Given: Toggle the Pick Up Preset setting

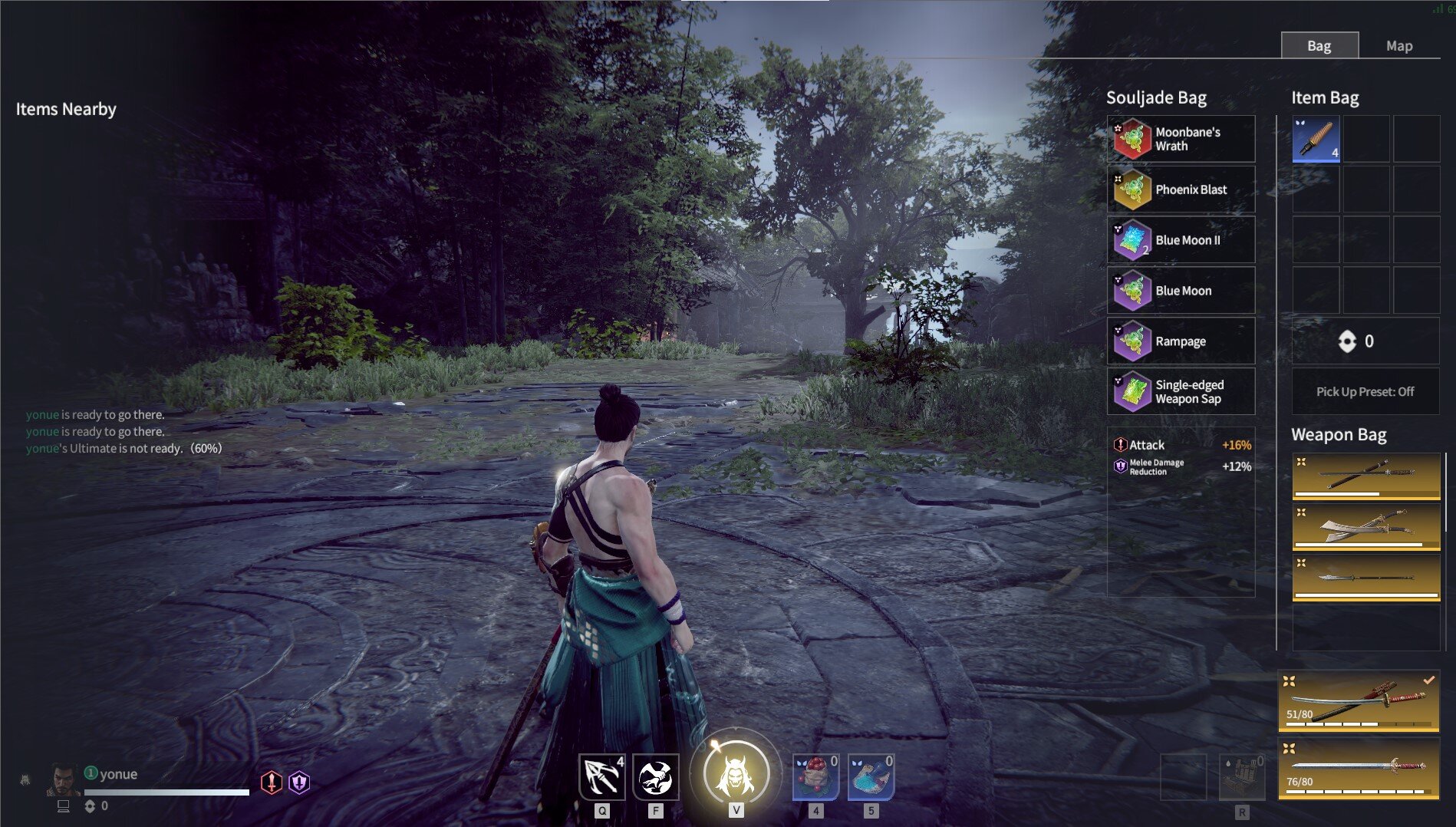Looking at the screenshot, I should tap(1365, 391).
